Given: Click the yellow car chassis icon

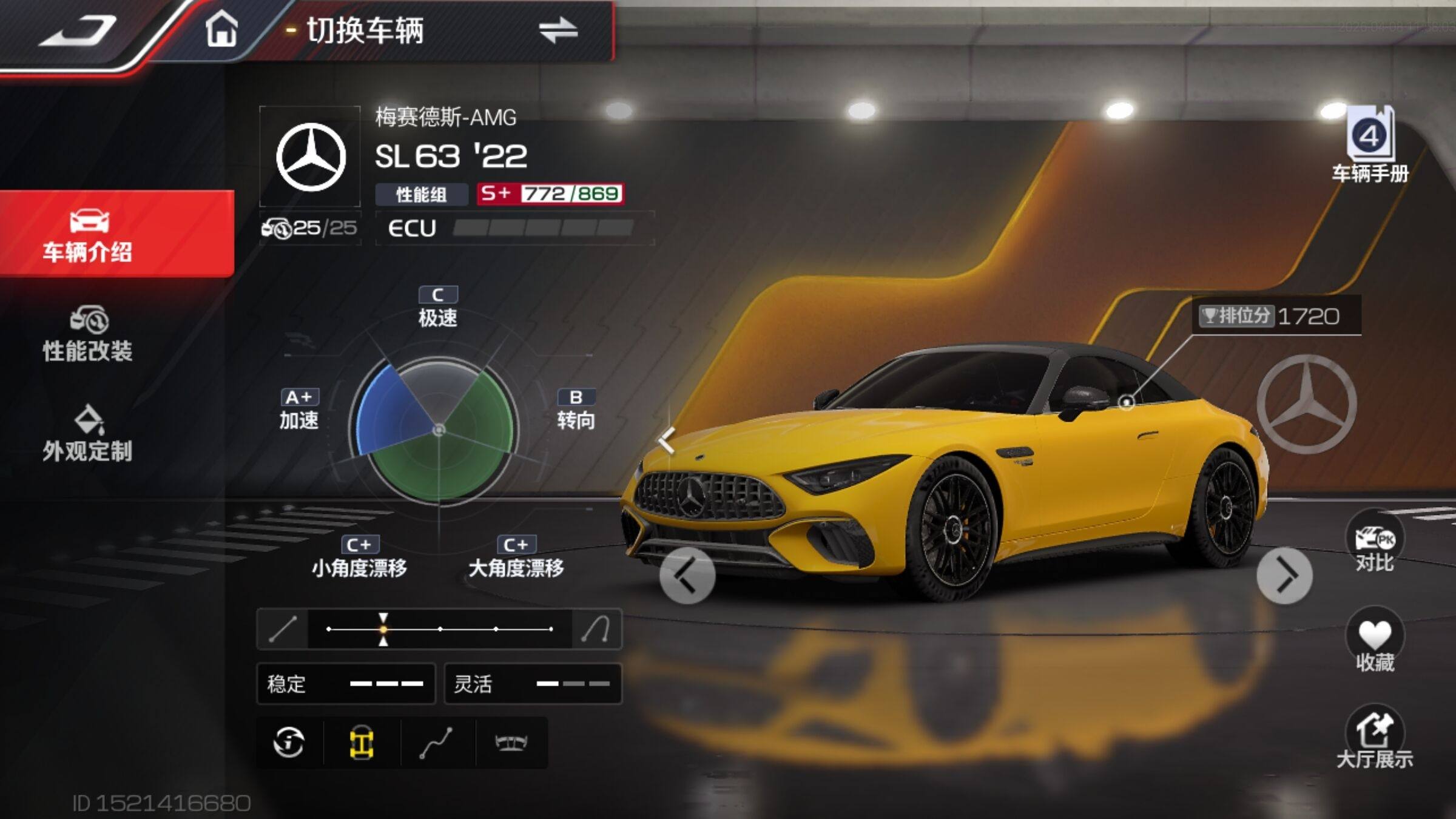Looking at the screenshot, I should click(362, 743).
